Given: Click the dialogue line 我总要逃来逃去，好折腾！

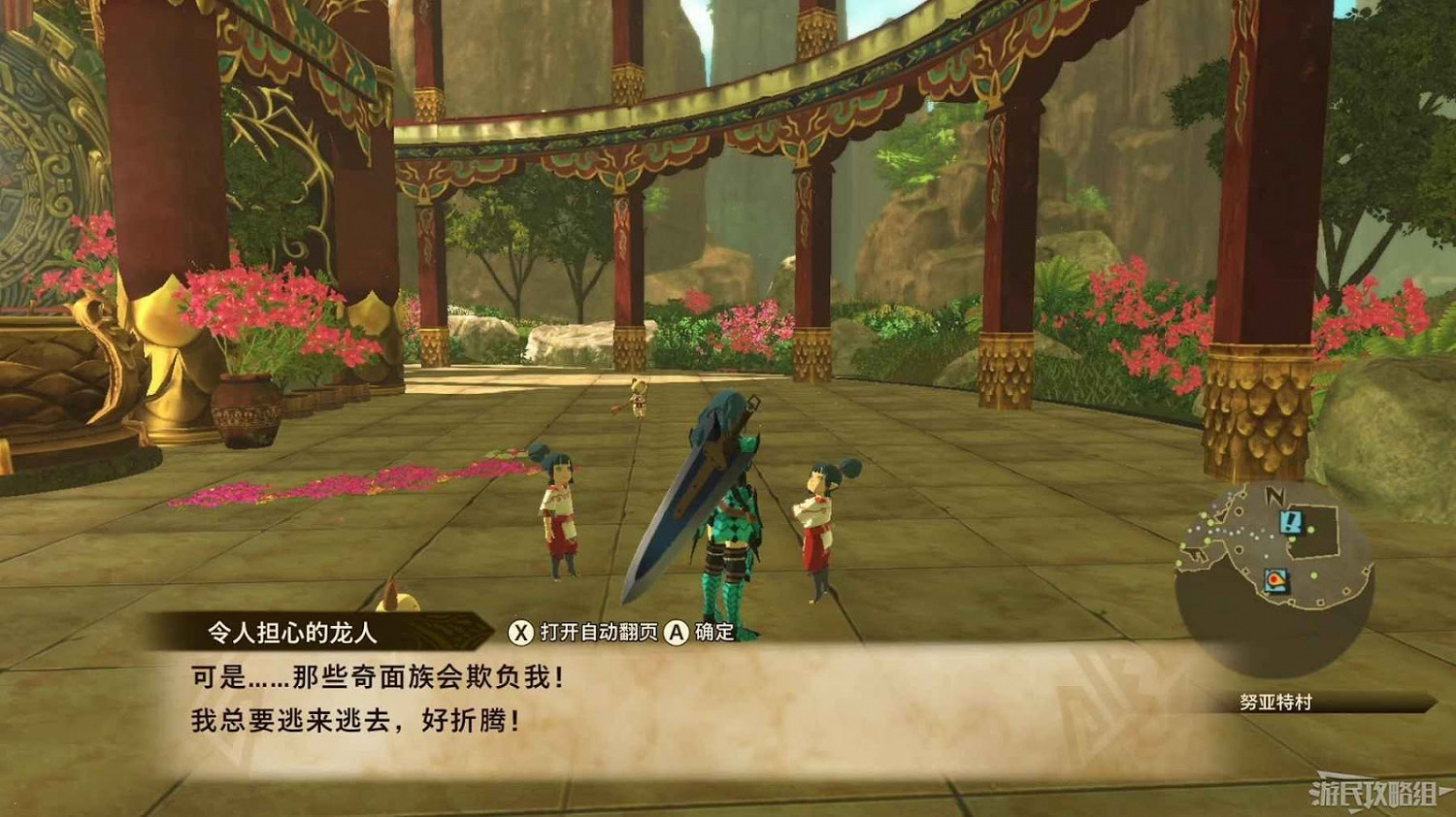Looking at the screenshot, I should 352,720.
